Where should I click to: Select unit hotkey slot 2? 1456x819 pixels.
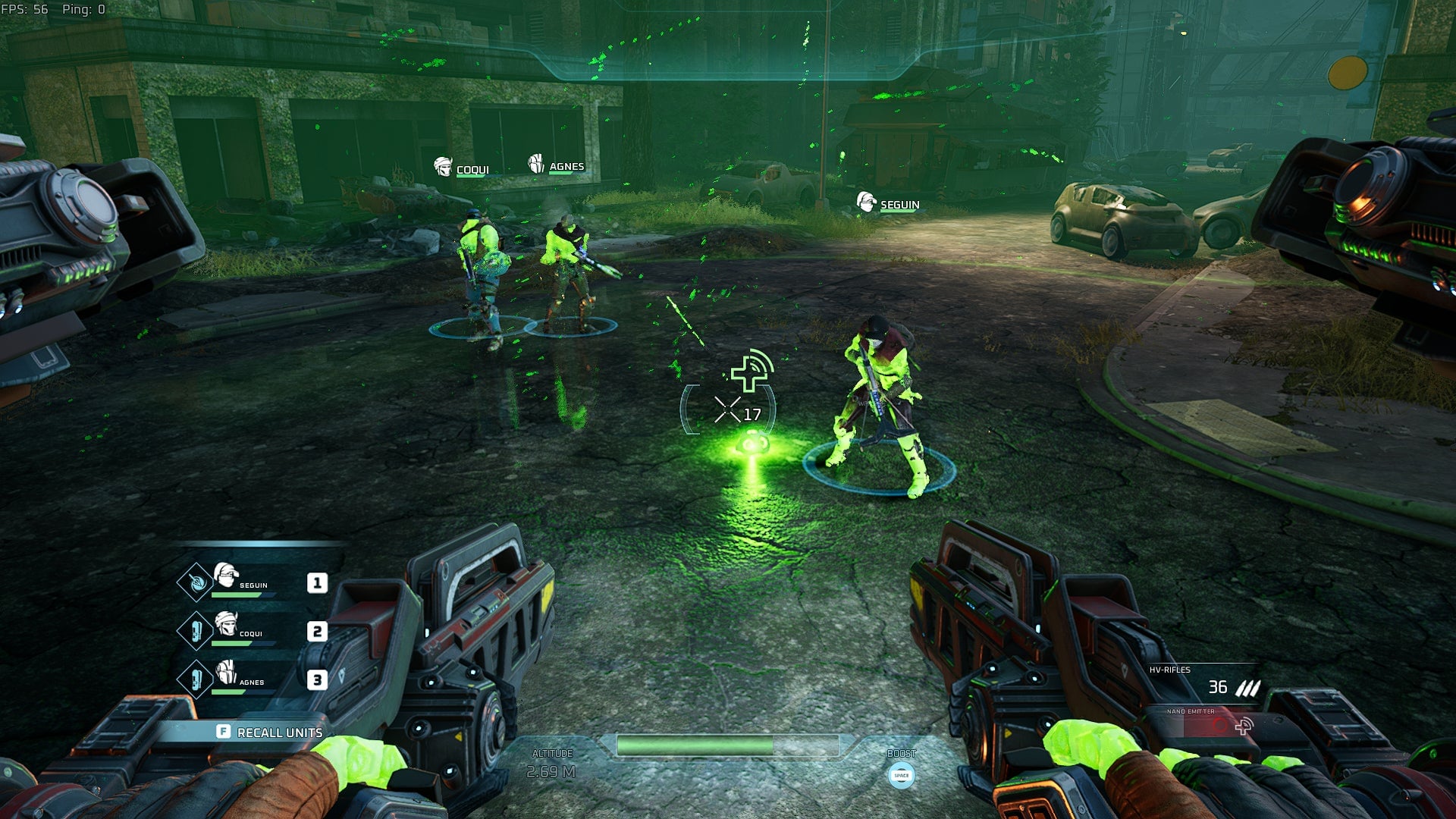pos(317,631)
